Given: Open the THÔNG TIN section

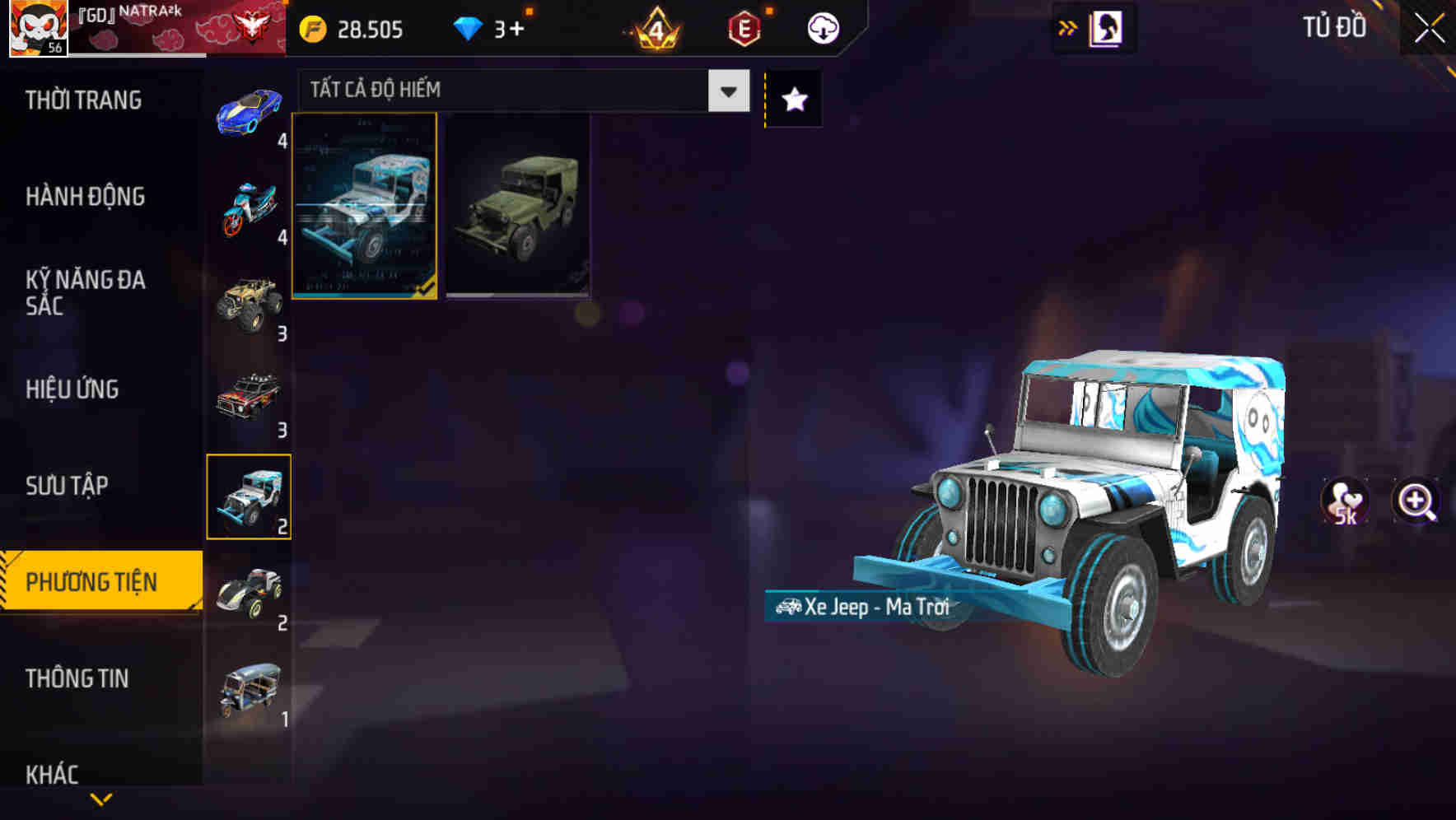Looking at the screenshot, I should (76, 678).
